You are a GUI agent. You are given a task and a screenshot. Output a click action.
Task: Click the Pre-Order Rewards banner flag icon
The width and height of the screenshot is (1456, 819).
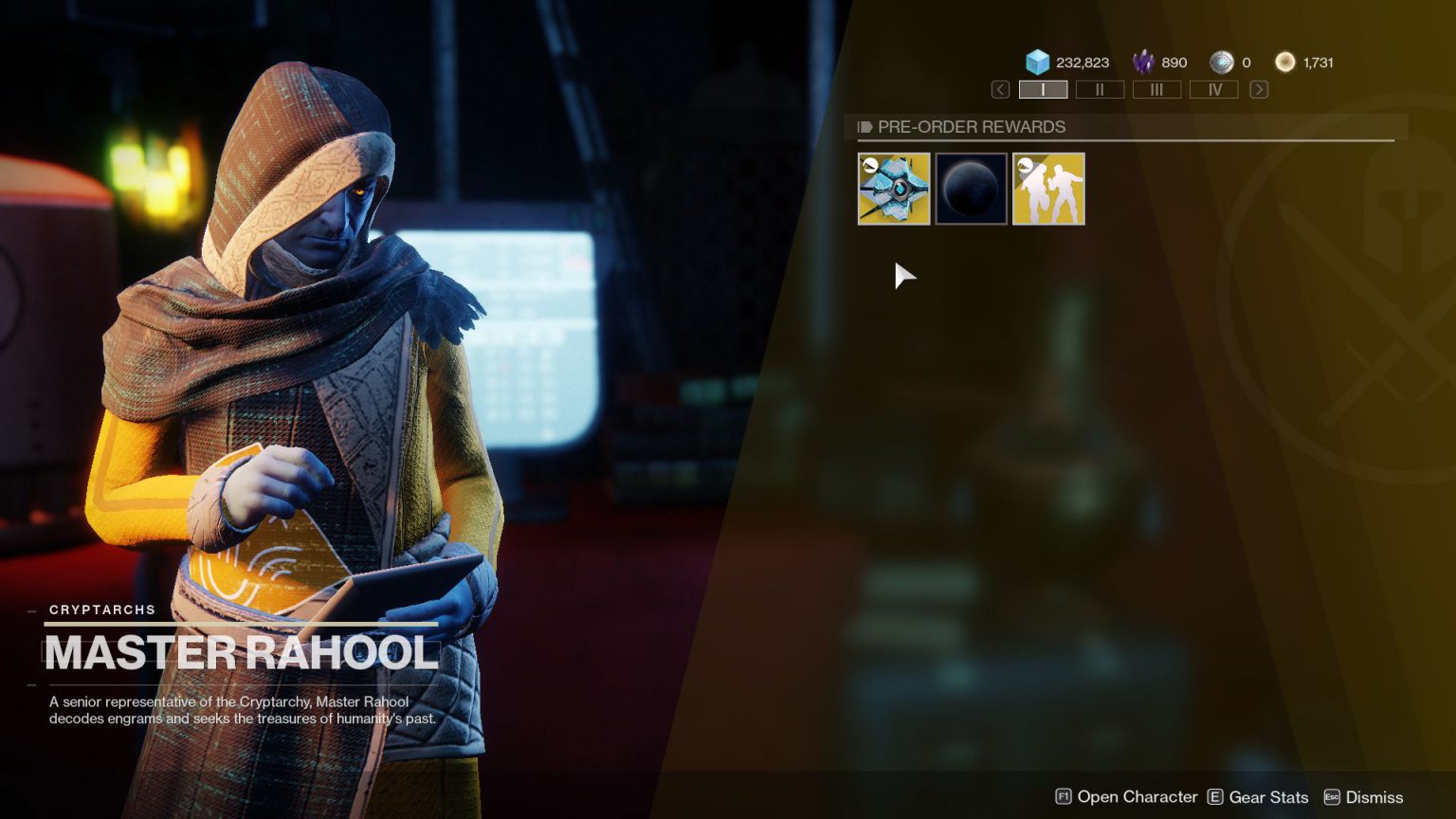point(864,126)
